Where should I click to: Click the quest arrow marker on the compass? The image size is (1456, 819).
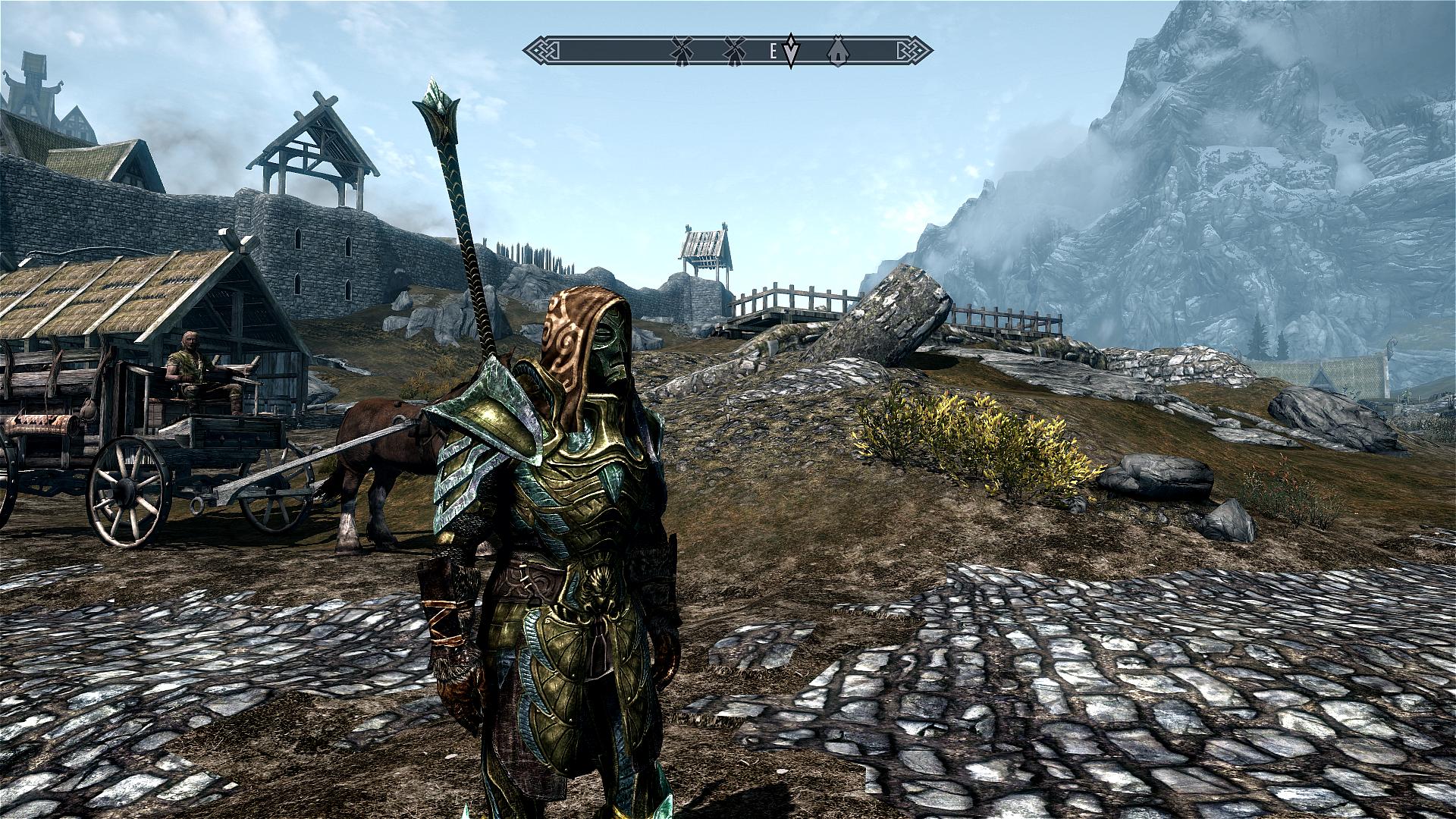791,50
